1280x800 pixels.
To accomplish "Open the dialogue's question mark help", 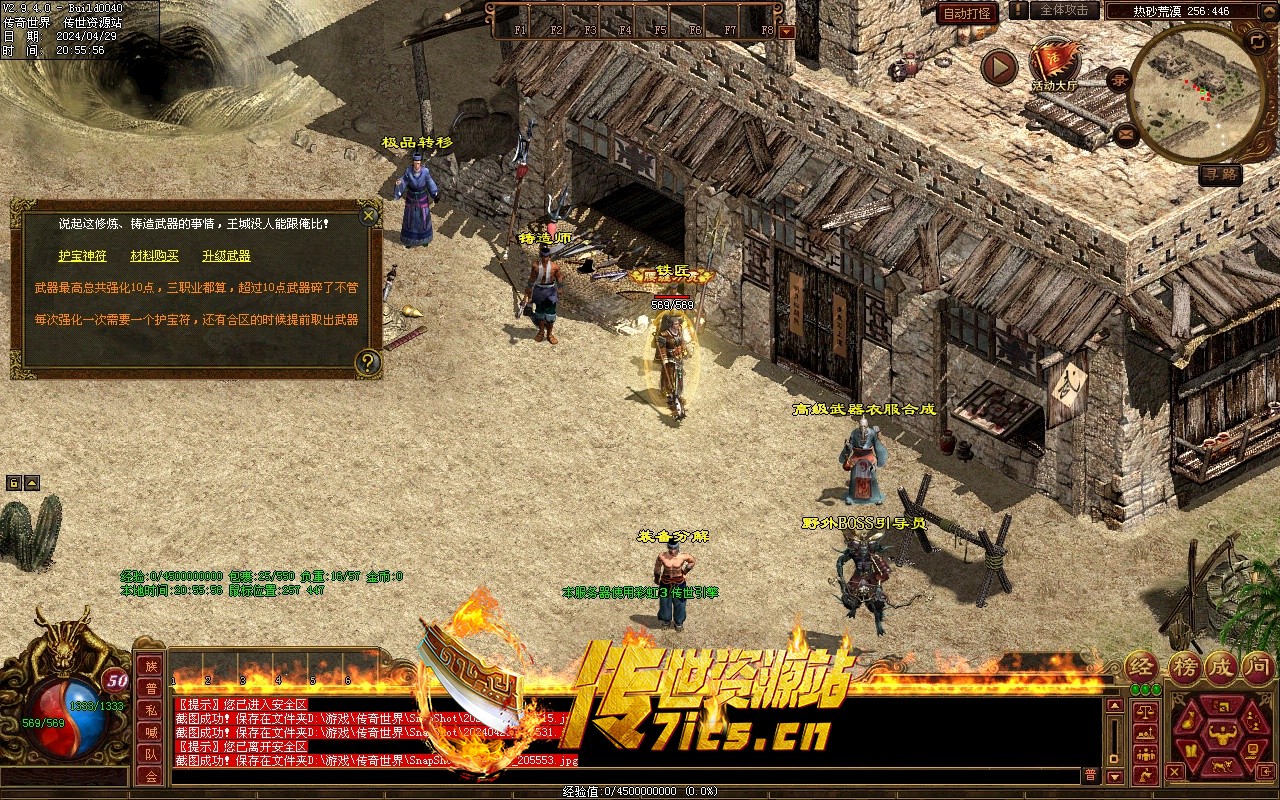I will click(368, 362).
